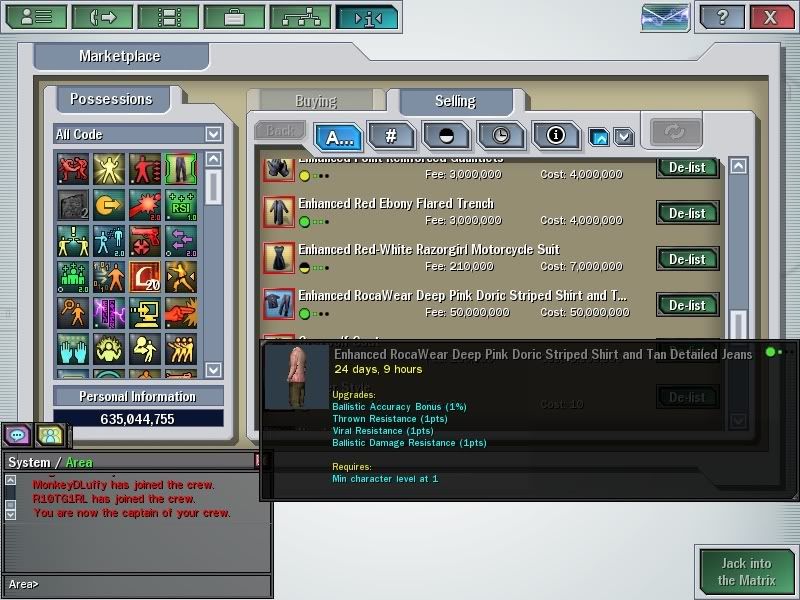Select the Selling tab
The image size is (800, 600).
pos(455,101)
